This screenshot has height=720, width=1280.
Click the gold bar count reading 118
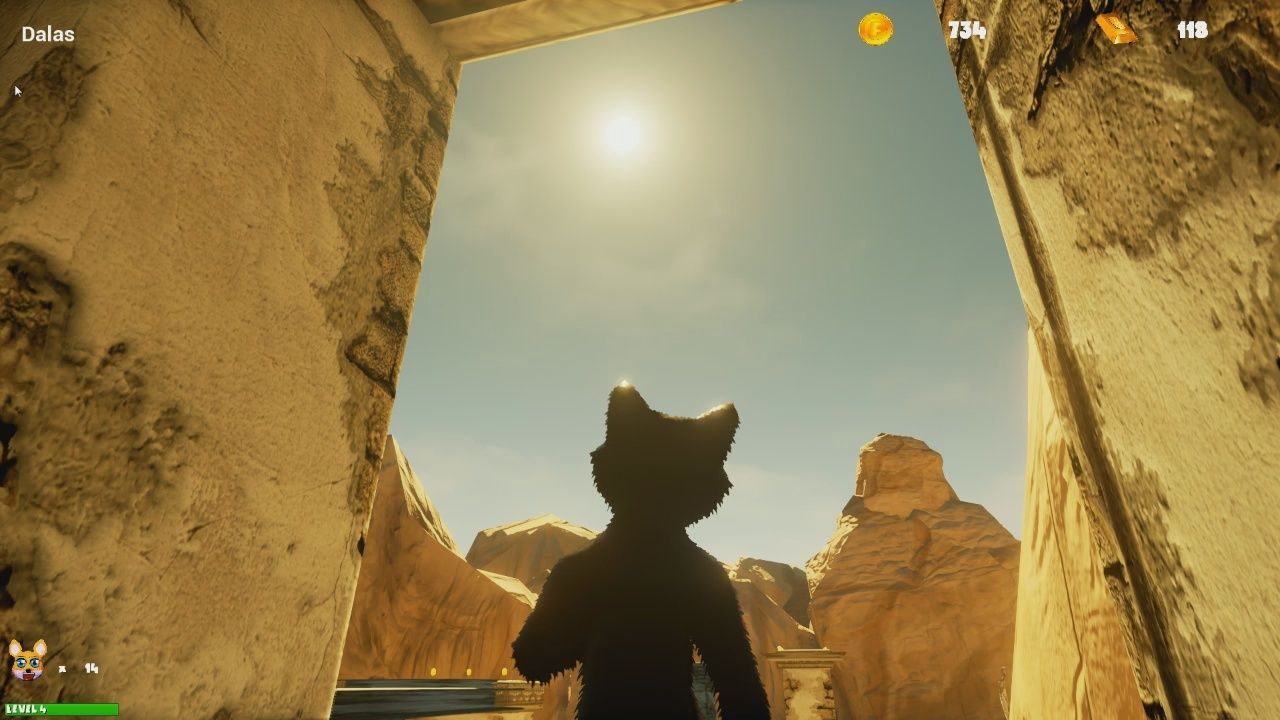coord(1194,31)
